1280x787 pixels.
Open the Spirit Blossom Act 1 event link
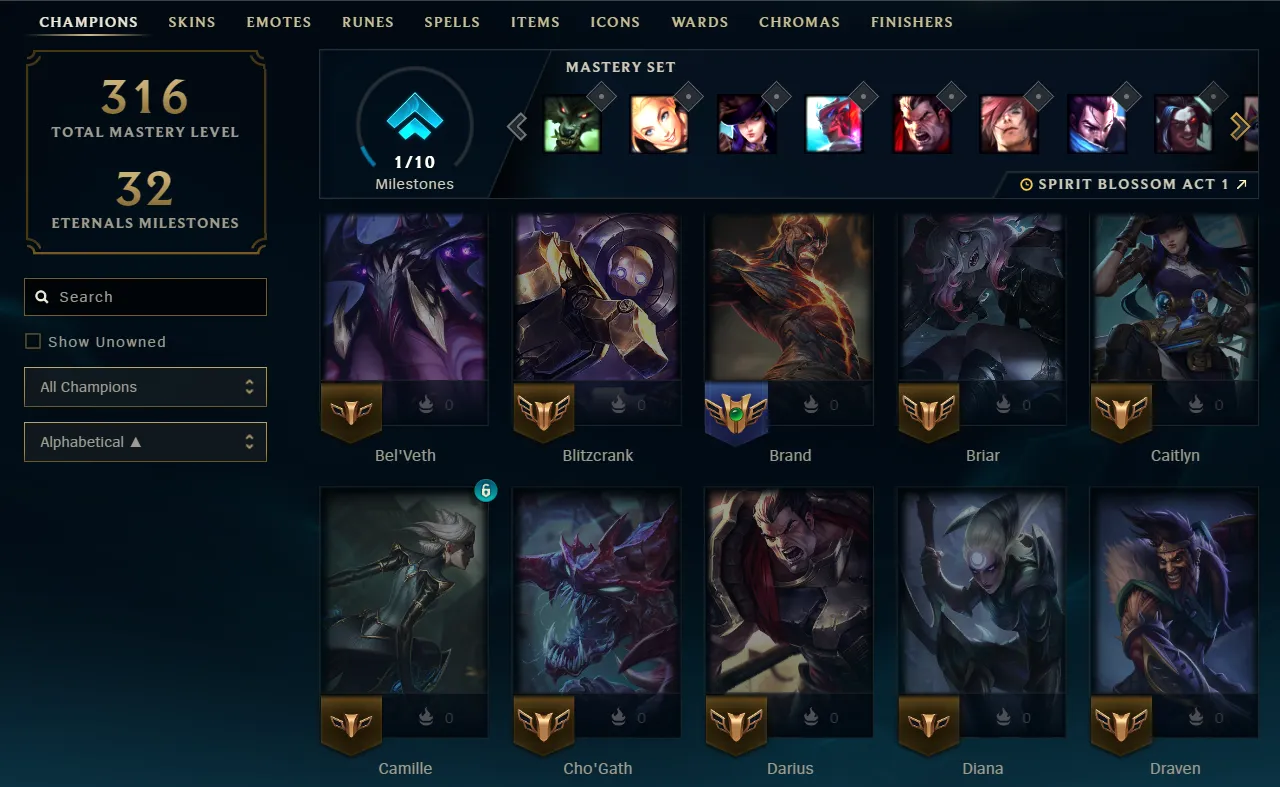coord(1135,183)
